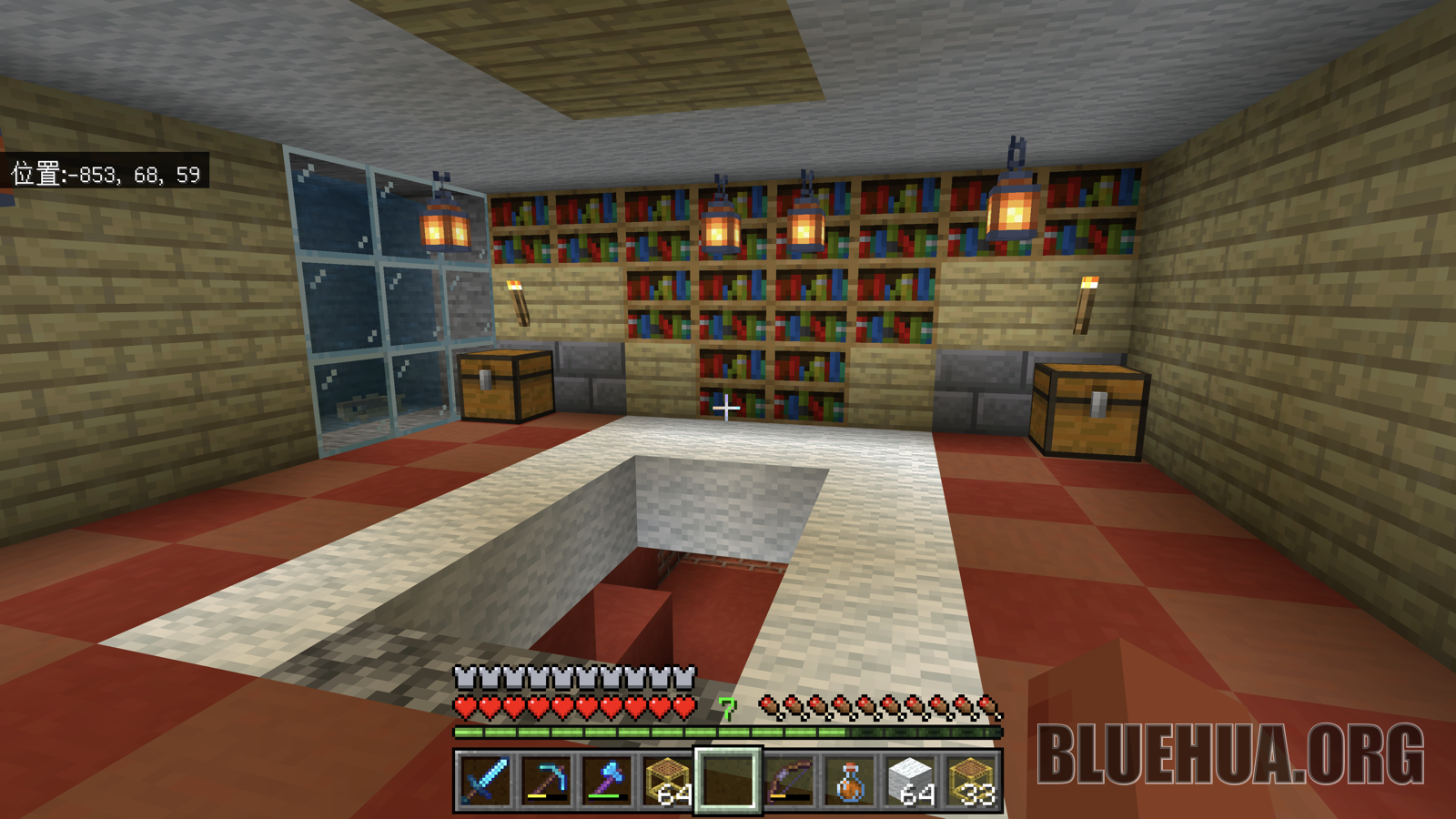Select the white block stack of 64
This screenshot has height=819, width=1456.
(x=911, y=781)
